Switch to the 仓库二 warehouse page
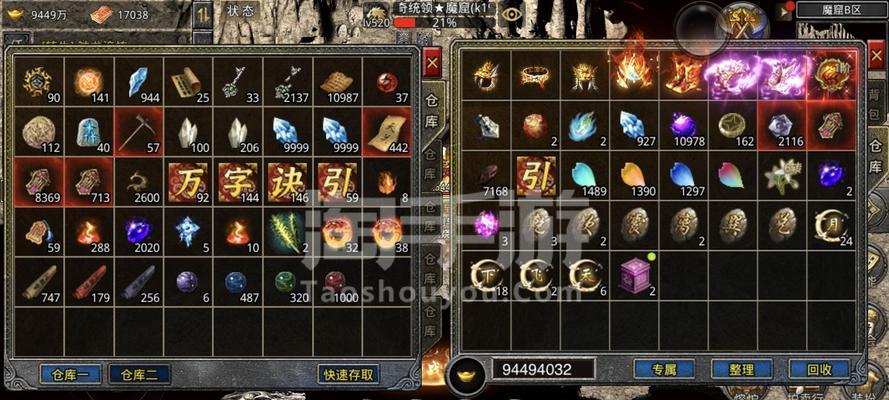 (139, 375)
